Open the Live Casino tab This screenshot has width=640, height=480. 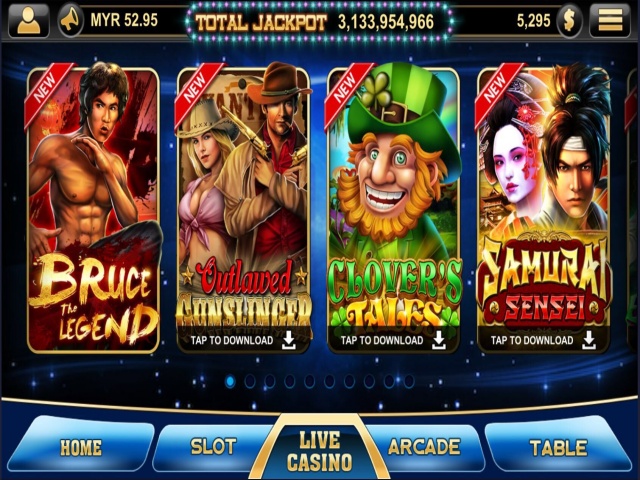point(319,451)
